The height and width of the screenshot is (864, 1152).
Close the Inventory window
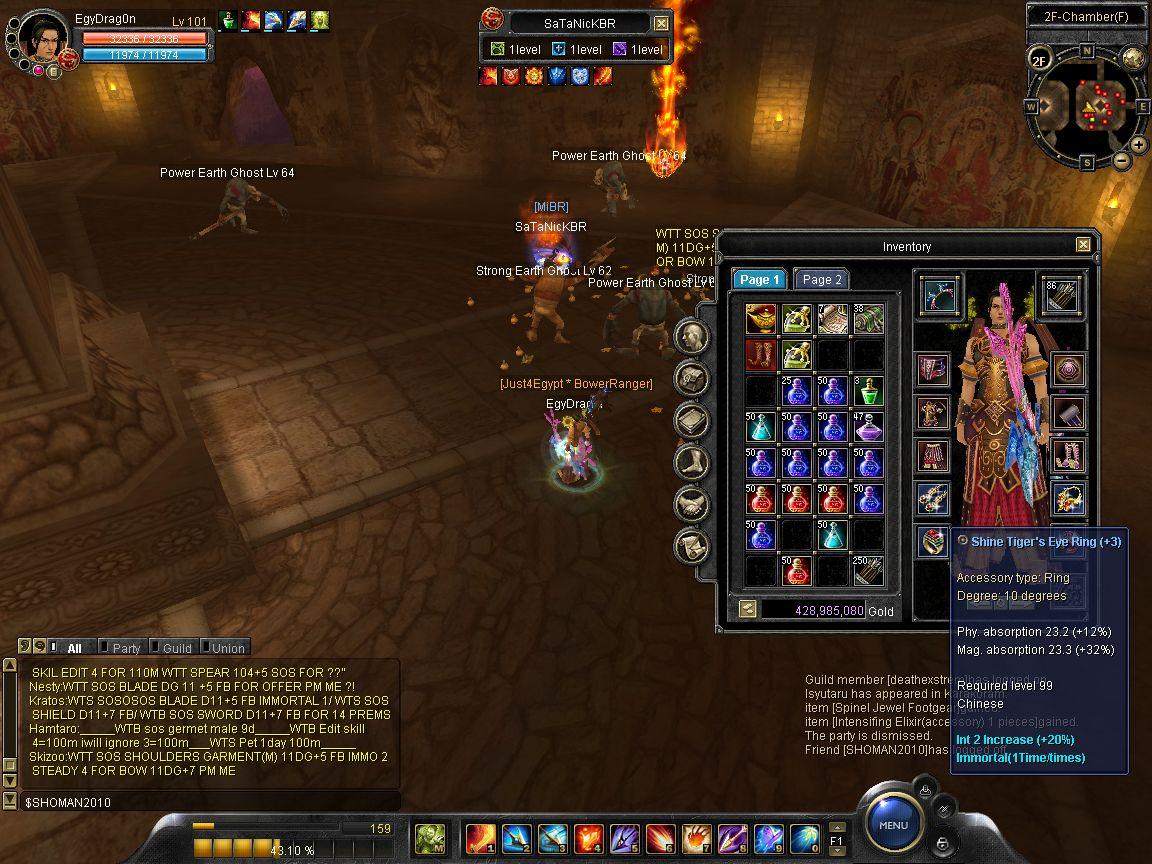[1083, 245]
